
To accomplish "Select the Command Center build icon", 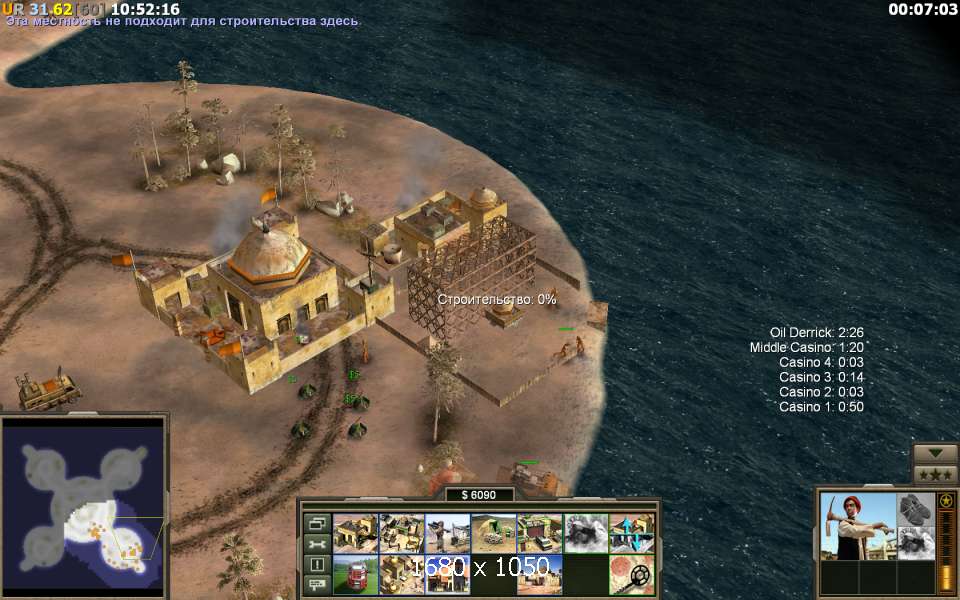I will pos(355,533).
